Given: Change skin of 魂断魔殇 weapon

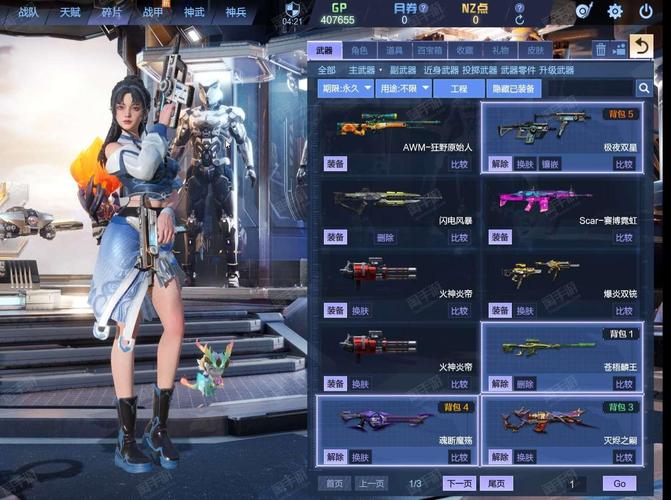Looking at the screenshot, I should pos(361,457).
